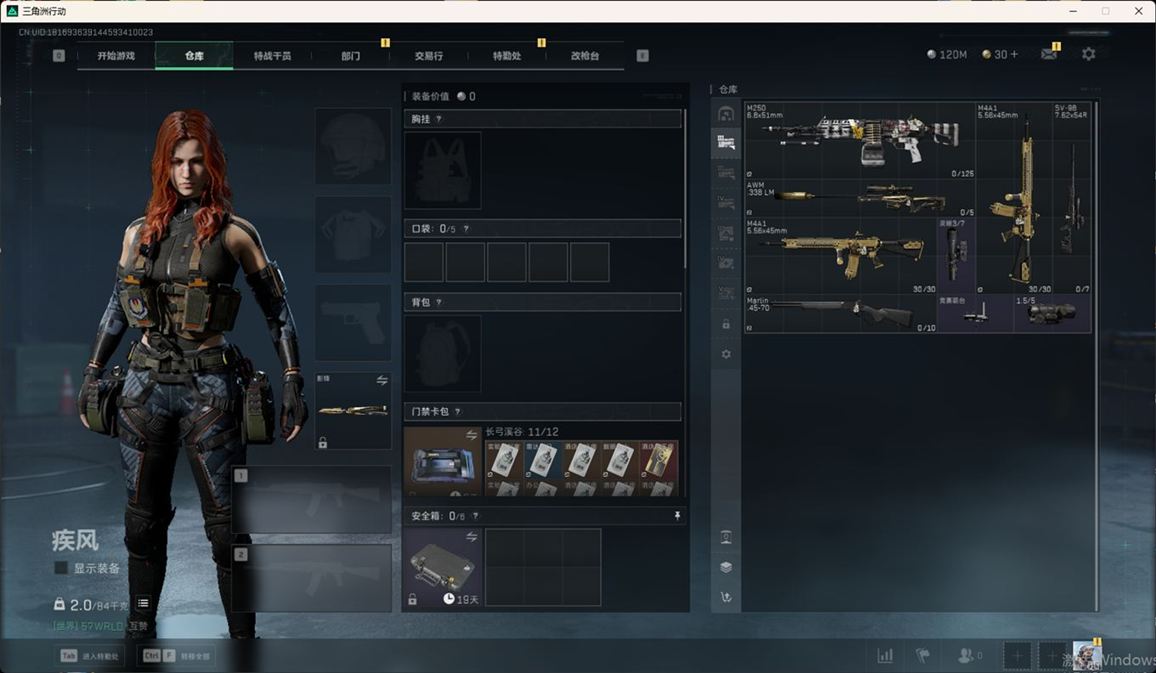Go to the 交易行 tab
The image size is (1156, 673).
click(x=428, y=56)
